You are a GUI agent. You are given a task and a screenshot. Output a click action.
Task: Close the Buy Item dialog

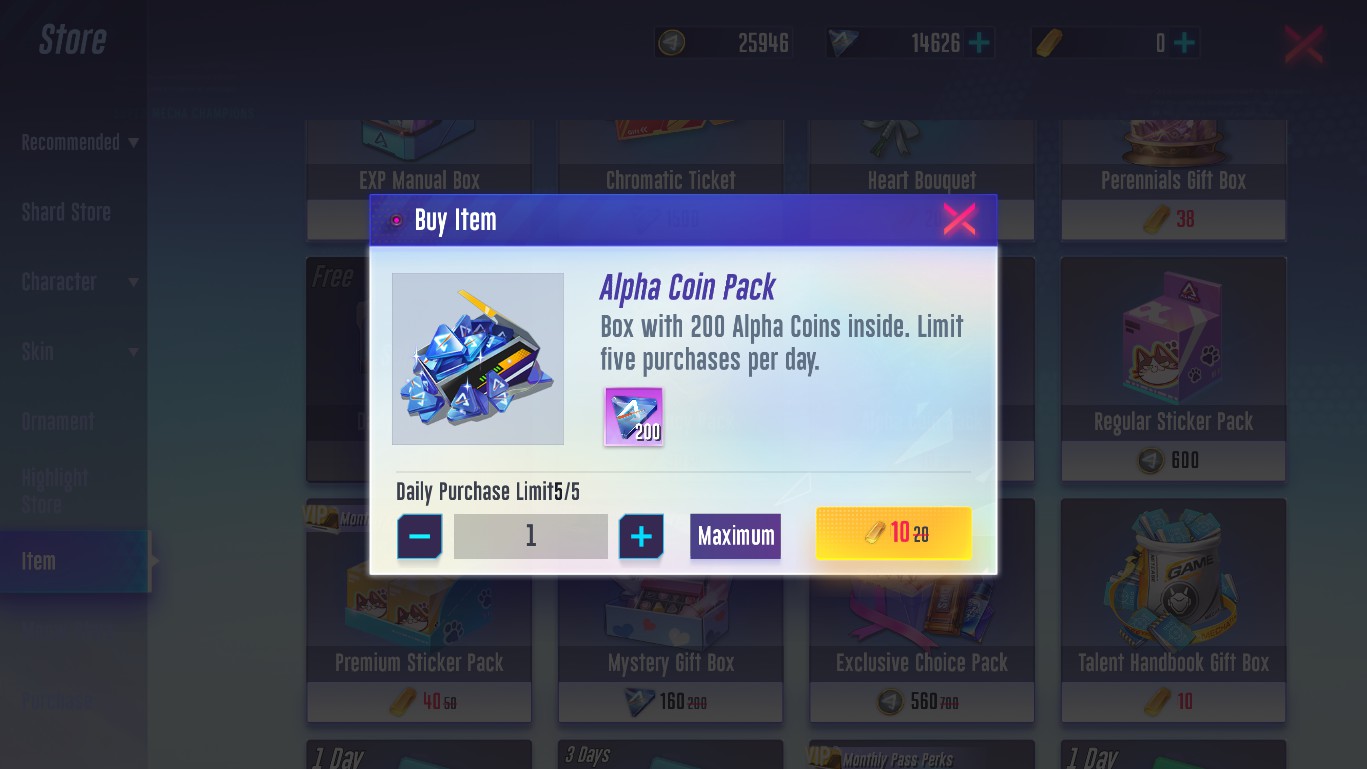pyautogui.click(x=959, y=220)
